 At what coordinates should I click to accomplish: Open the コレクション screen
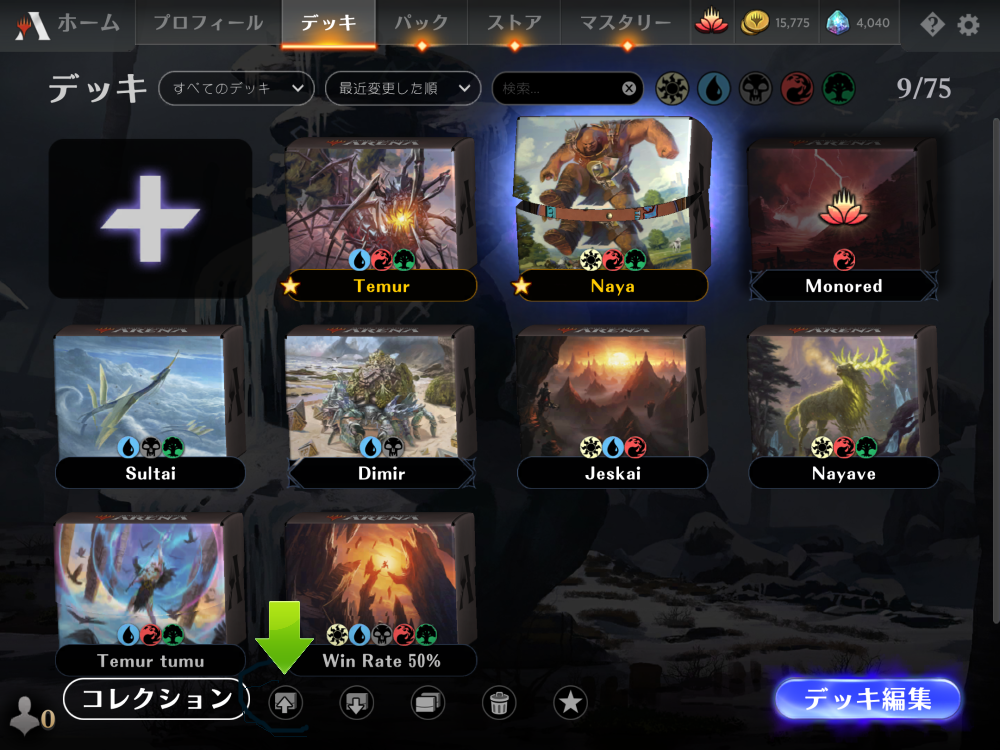click(x=155, y=699)
